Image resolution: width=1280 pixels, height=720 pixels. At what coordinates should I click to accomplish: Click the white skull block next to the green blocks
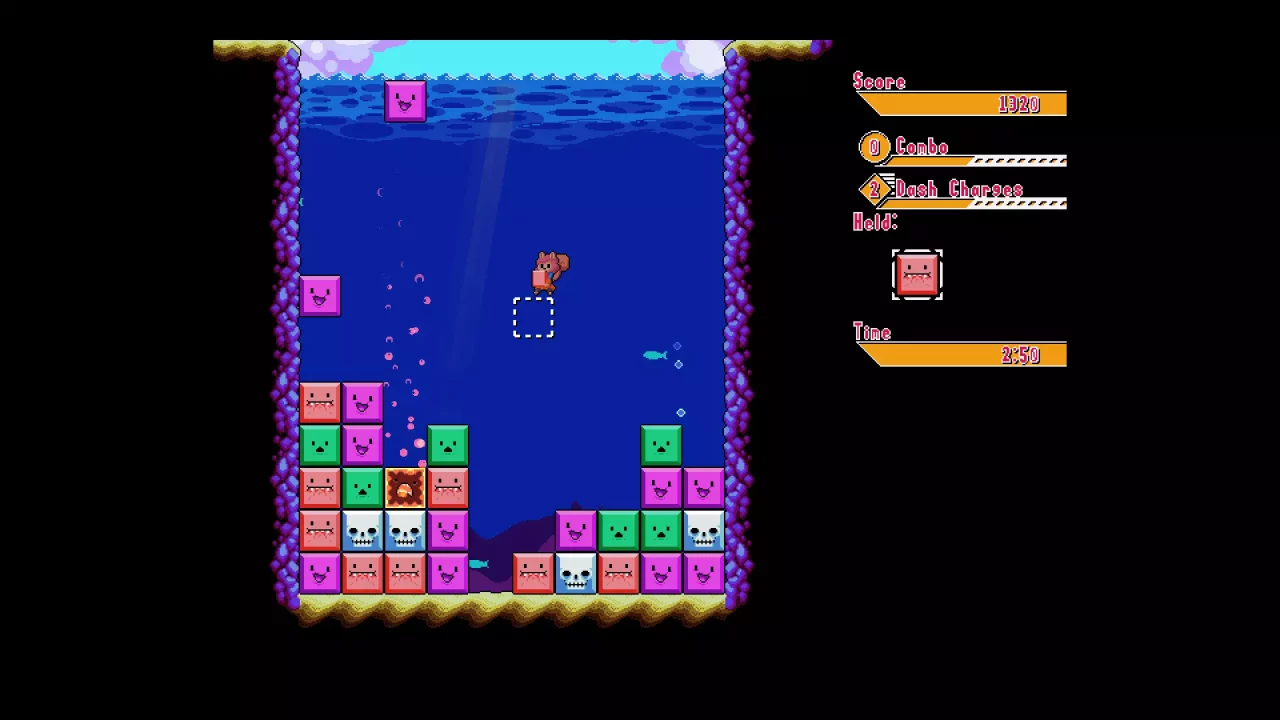pos(703,531)
